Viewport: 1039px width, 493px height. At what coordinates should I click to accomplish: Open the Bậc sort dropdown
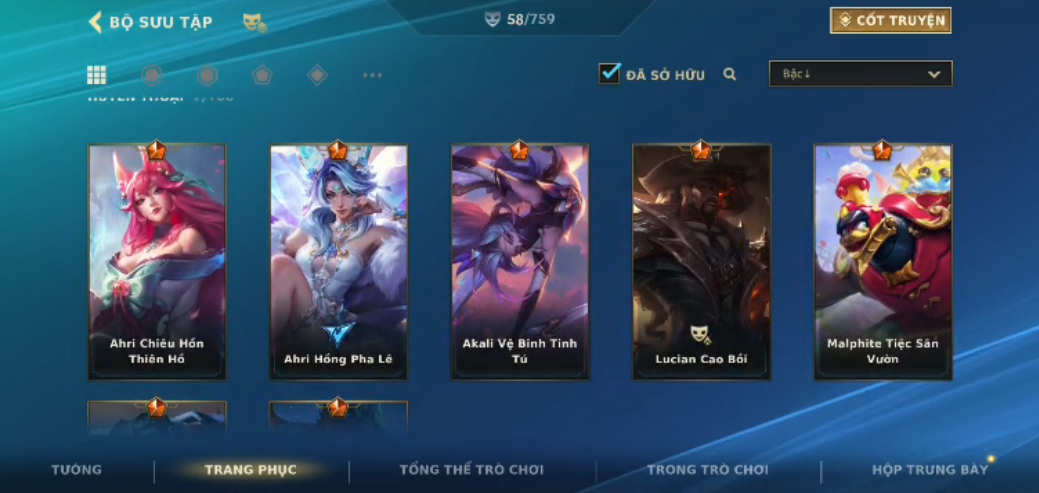point(860,74)
